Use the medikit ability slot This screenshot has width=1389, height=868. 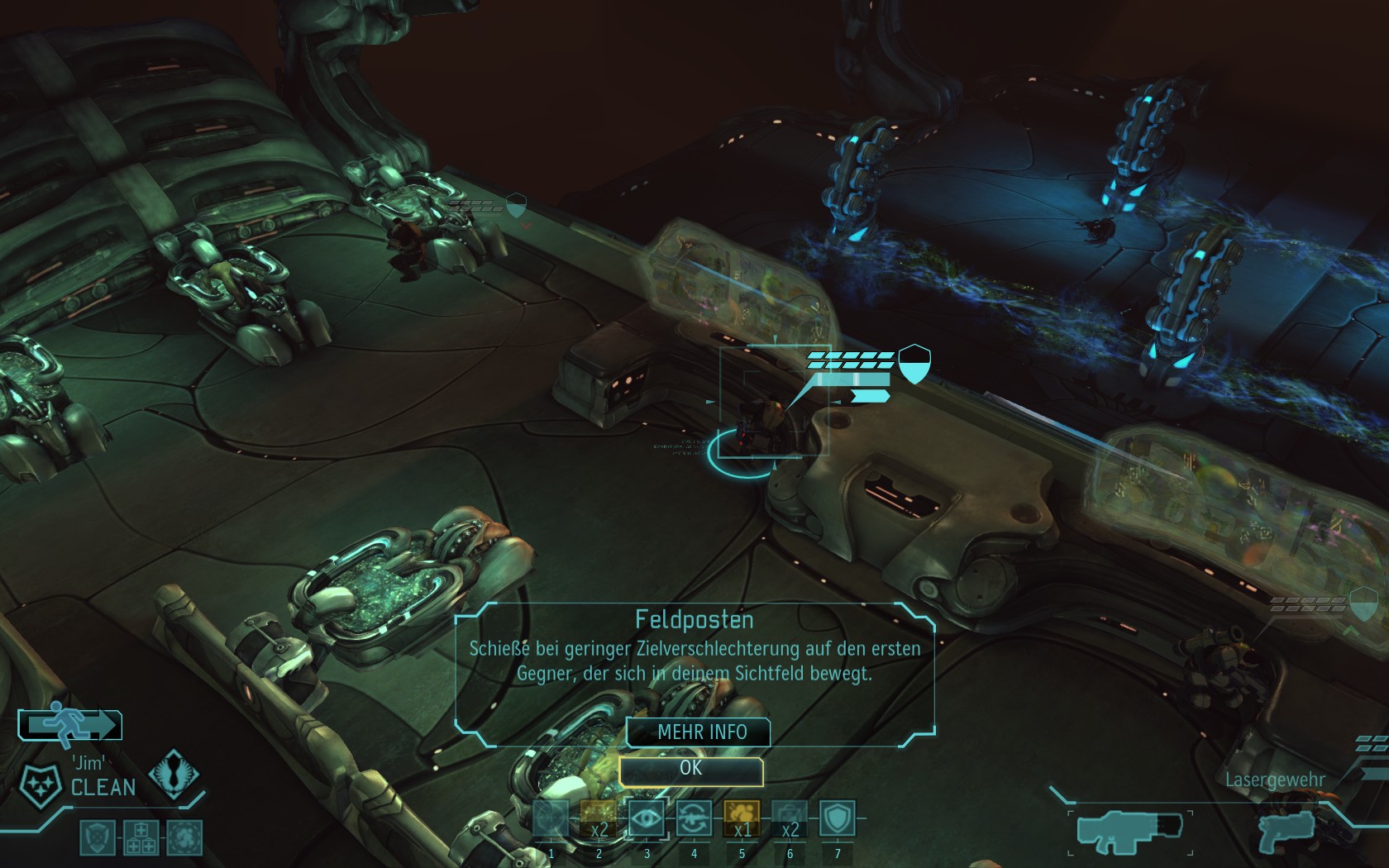coord(790,819)
